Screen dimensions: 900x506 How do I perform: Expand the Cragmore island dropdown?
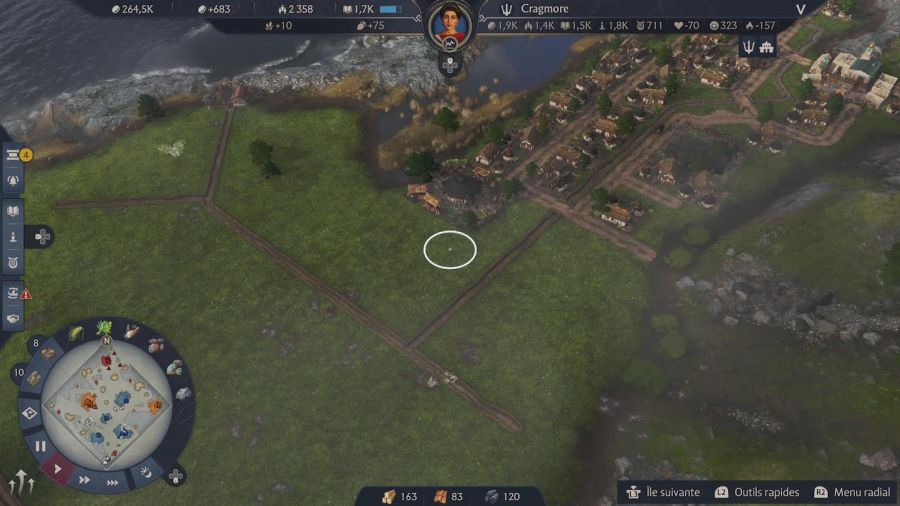coord(800,9)
